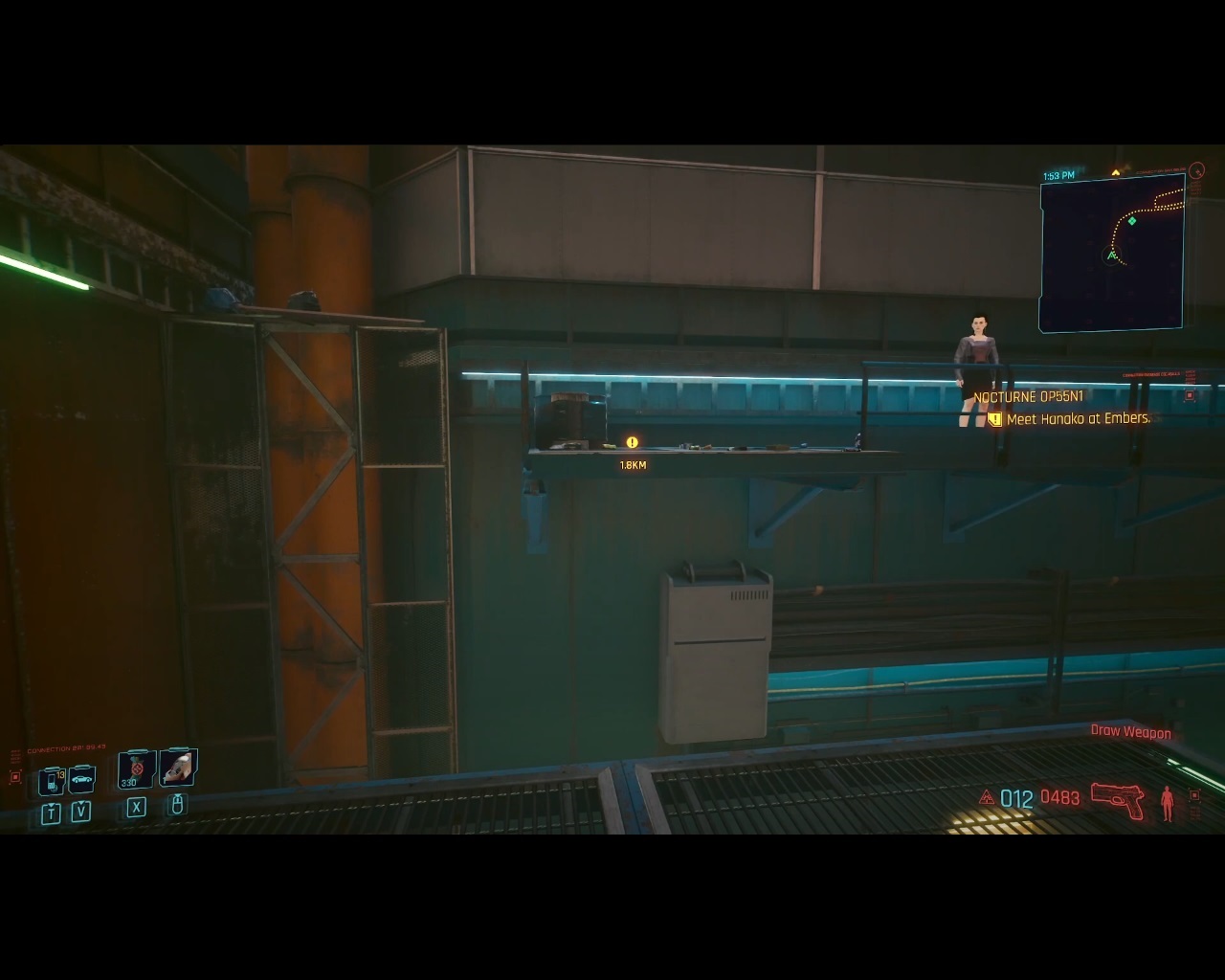1225x980 pixels.
Task: Click the yellow quest waypoint marker
Action: tap(632, 442)
